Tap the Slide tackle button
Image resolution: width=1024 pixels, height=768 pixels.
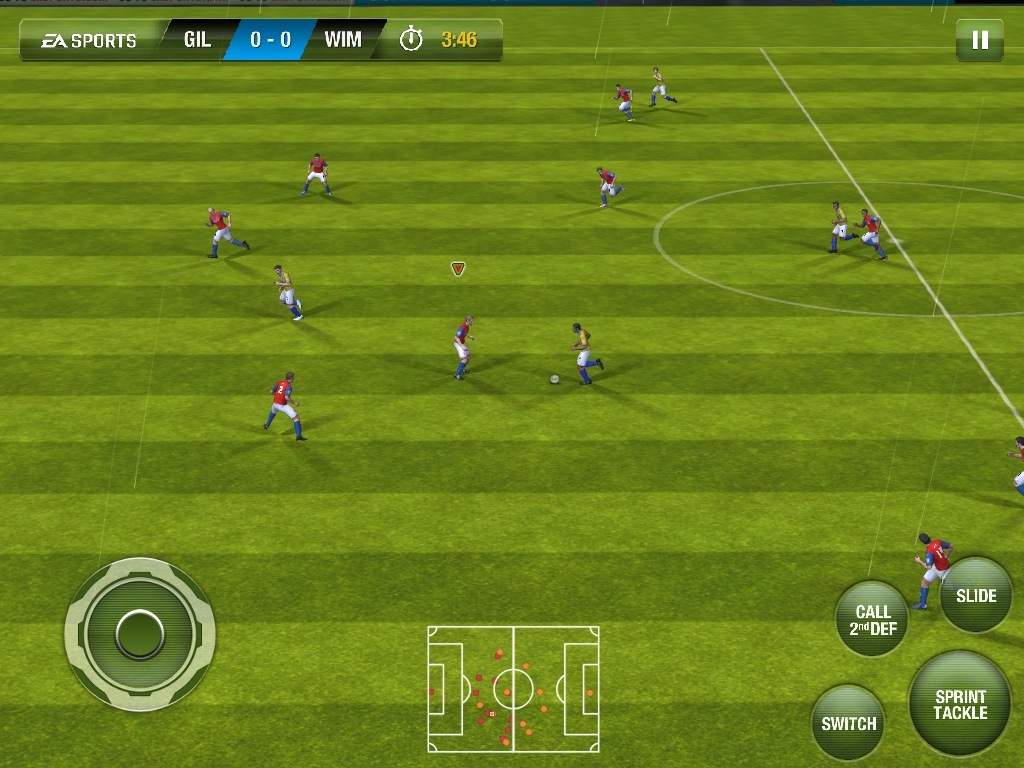coord(976,596)
